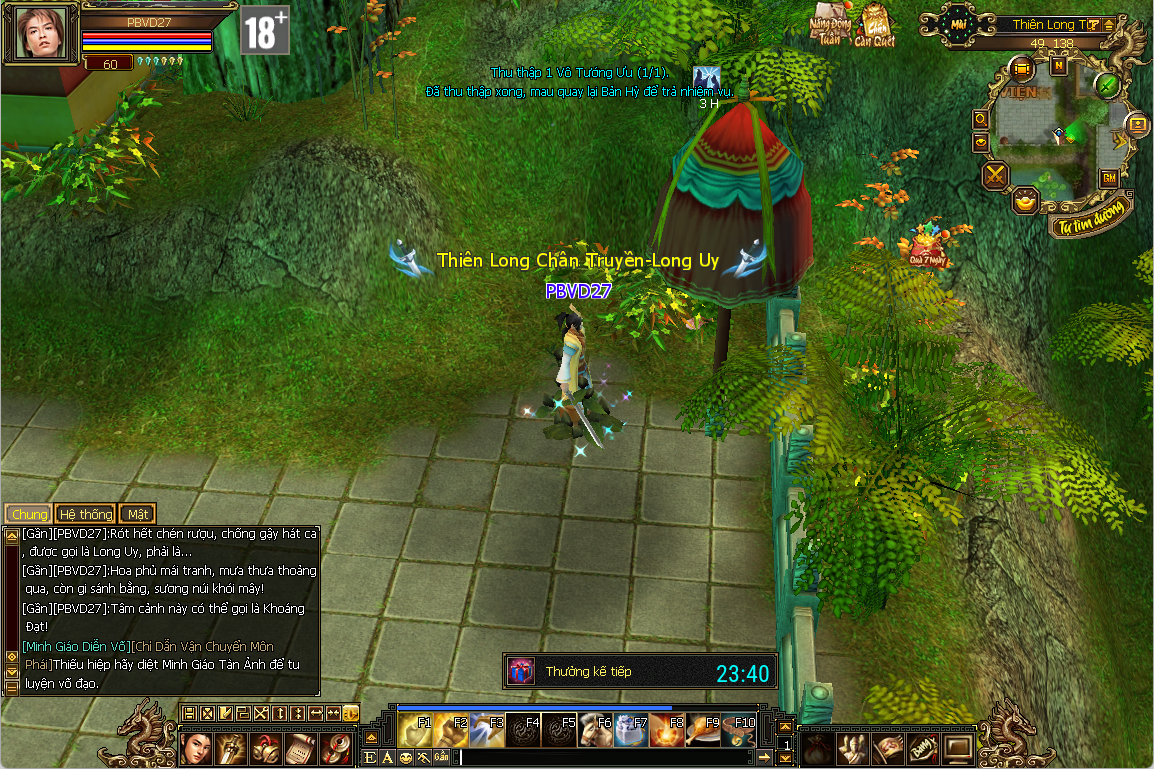Open the bag inventory icon

tap(816, 747)
